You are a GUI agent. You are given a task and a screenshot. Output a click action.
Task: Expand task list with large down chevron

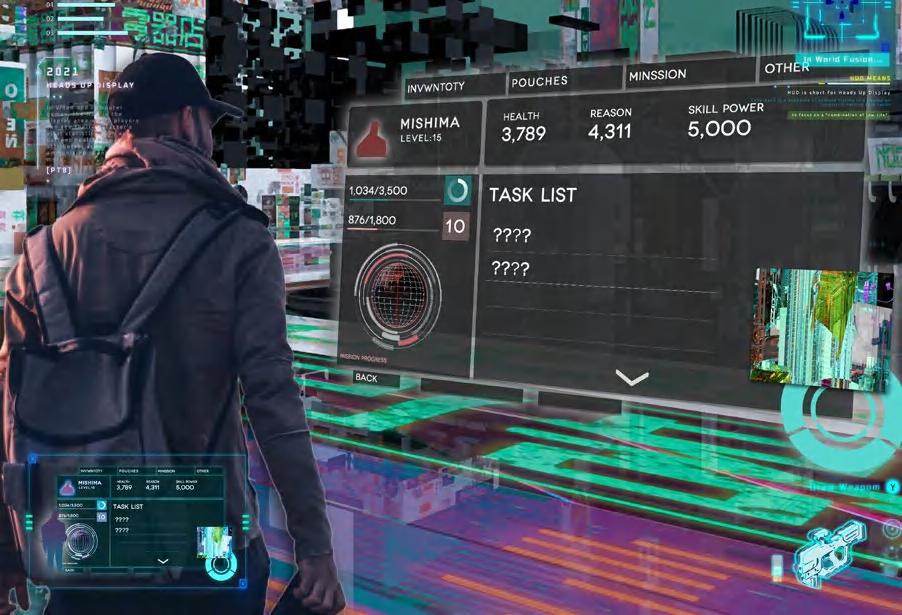633,378
